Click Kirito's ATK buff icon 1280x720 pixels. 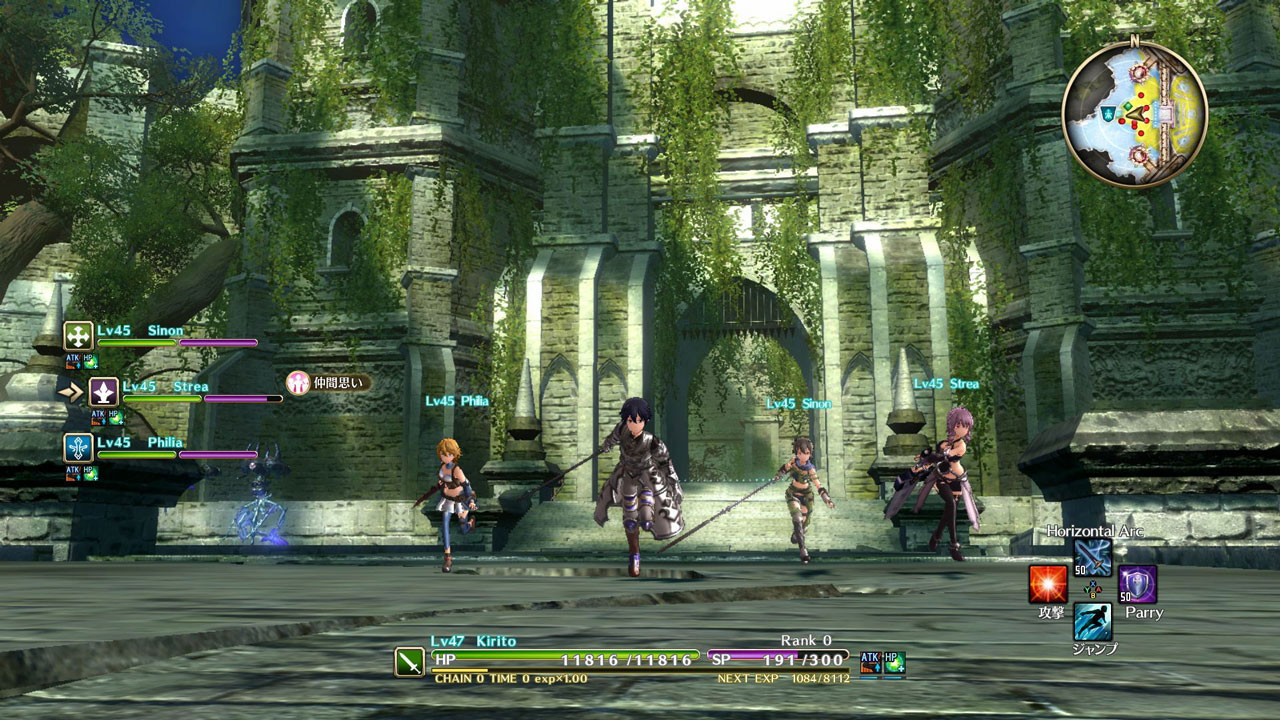pyautogui.click(x=870, y=661)
